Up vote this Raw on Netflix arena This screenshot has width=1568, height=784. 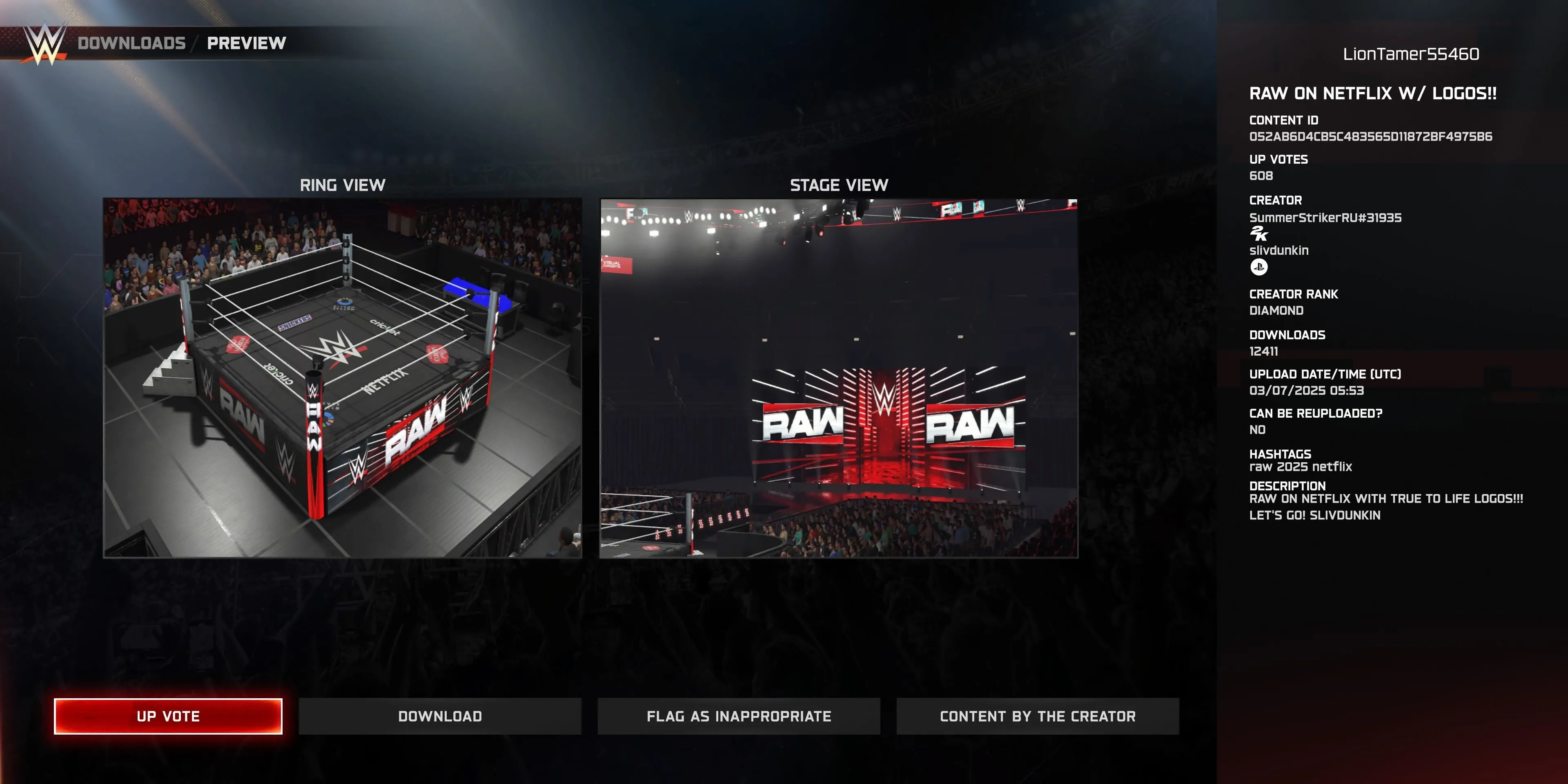(168, 716)
